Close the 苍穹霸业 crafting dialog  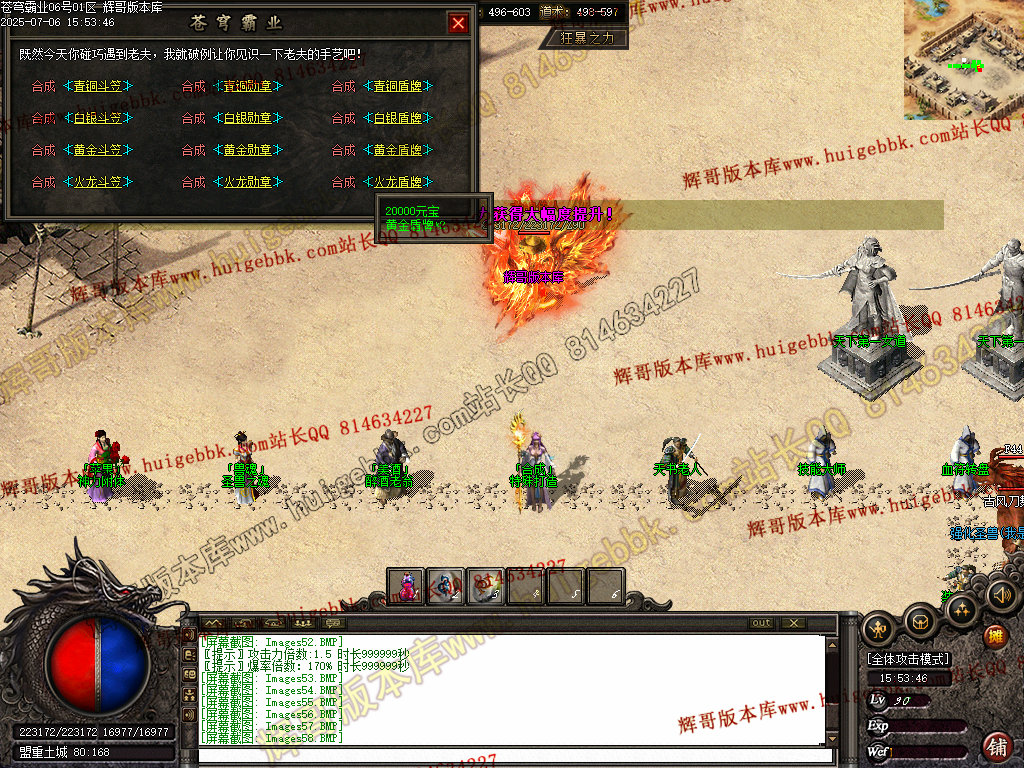[458, 23]
